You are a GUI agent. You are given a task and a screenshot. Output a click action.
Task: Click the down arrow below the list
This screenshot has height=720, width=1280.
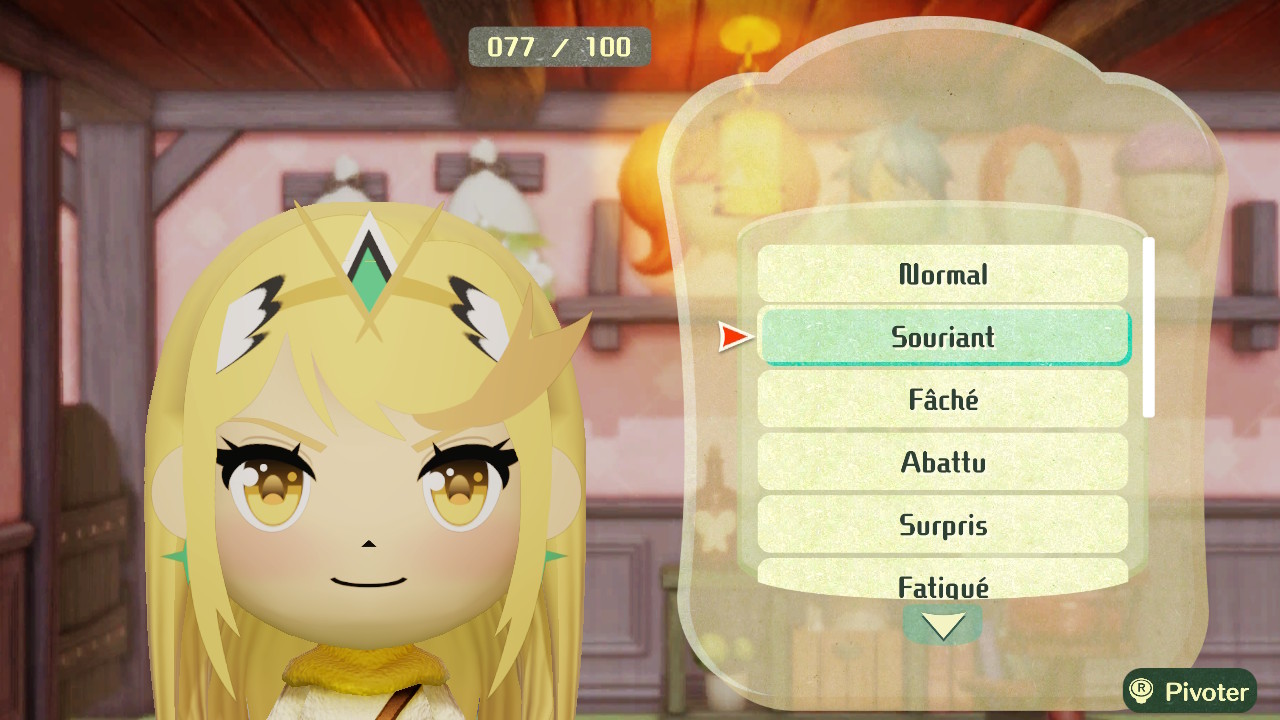943,626
